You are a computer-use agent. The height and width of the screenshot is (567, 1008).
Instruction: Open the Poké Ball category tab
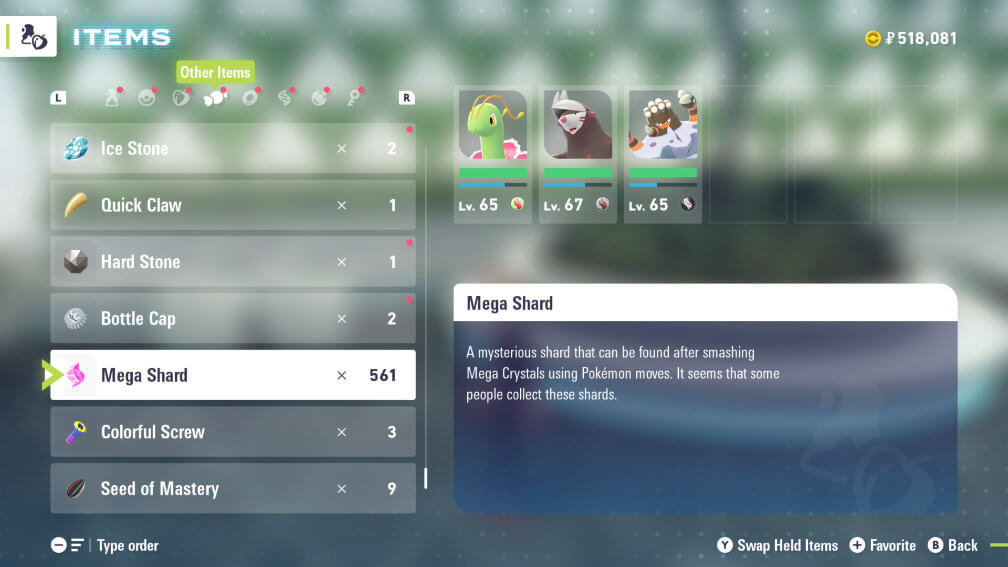click(x=147, y=97)
